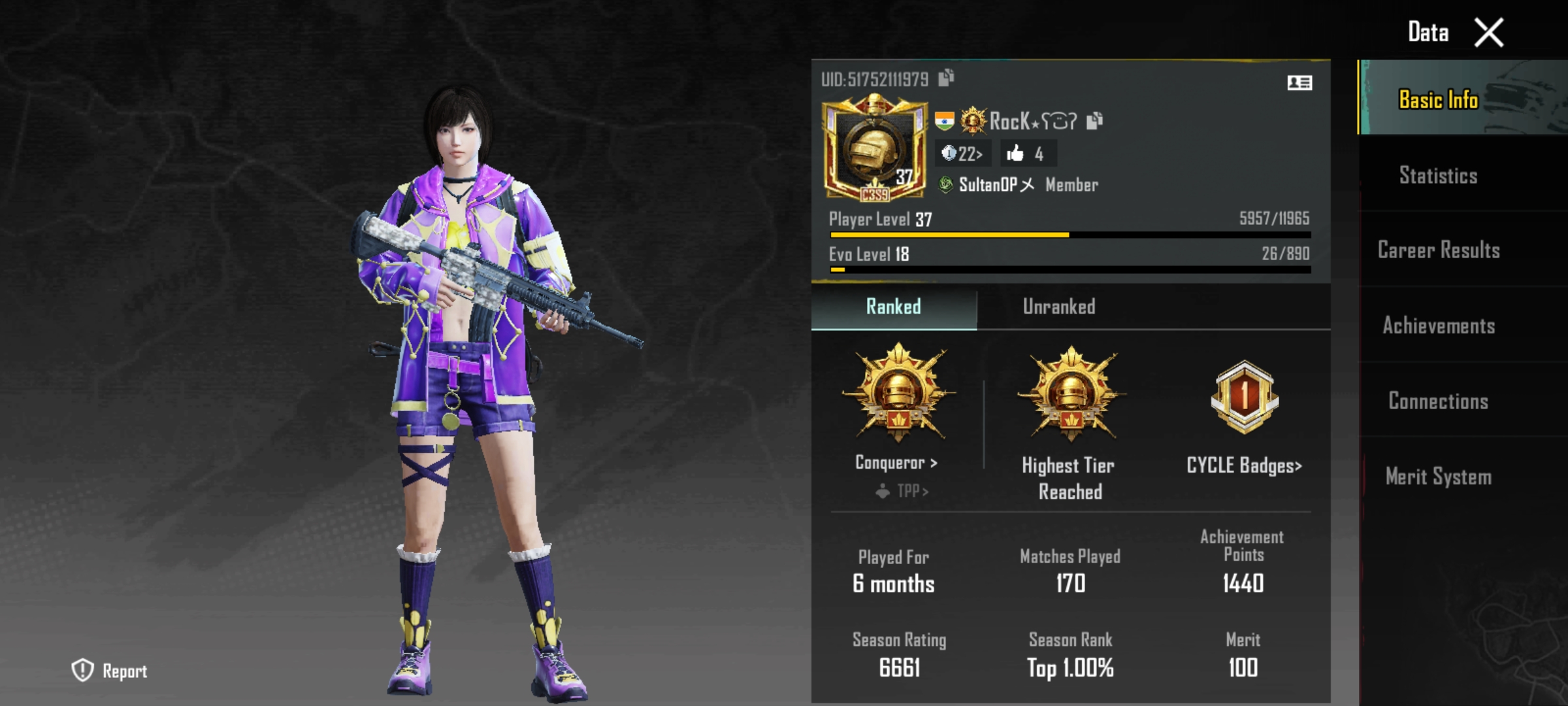The image size is (1568, 706).
Task: Open the Merit System page
Action: pos(1437,477)
